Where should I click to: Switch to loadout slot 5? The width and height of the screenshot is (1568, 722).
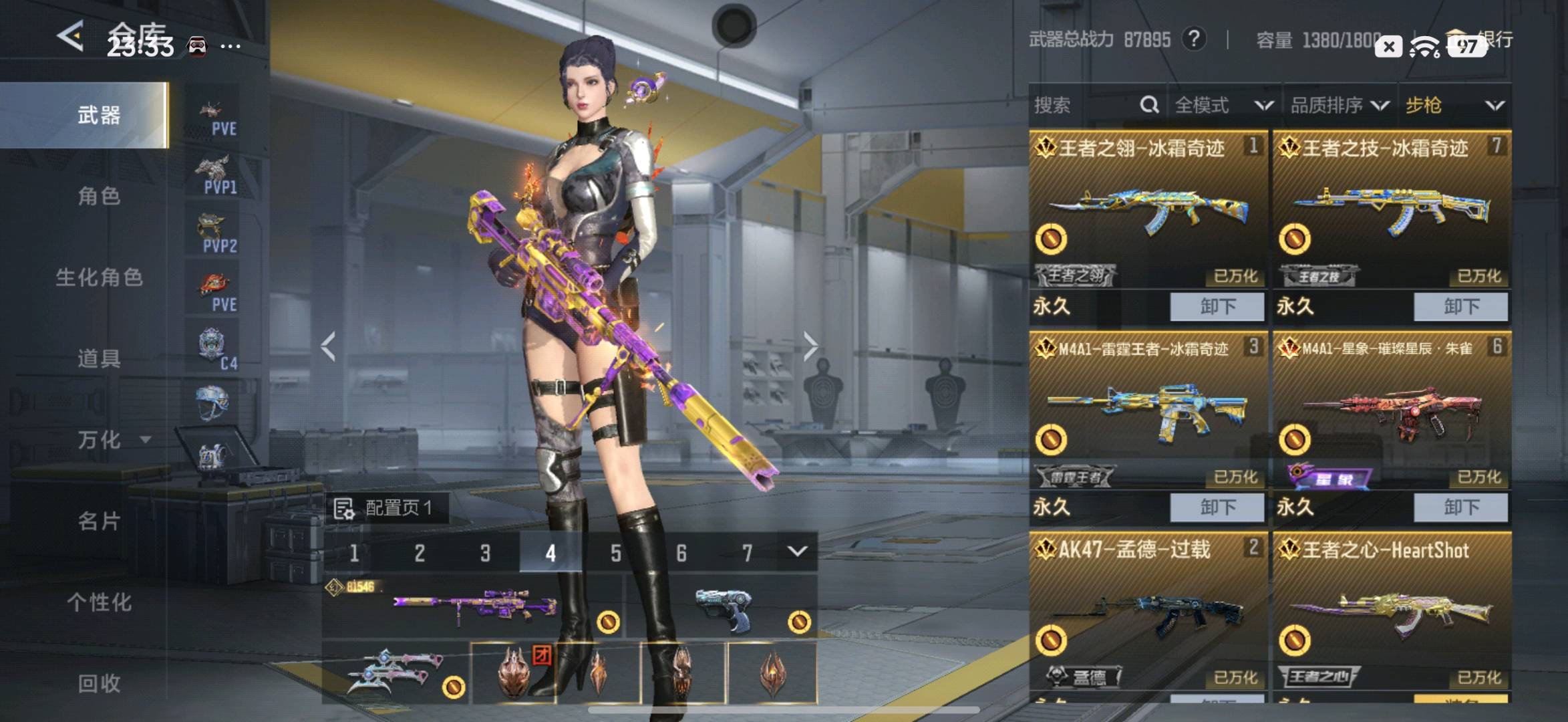(x=615, y=553)
